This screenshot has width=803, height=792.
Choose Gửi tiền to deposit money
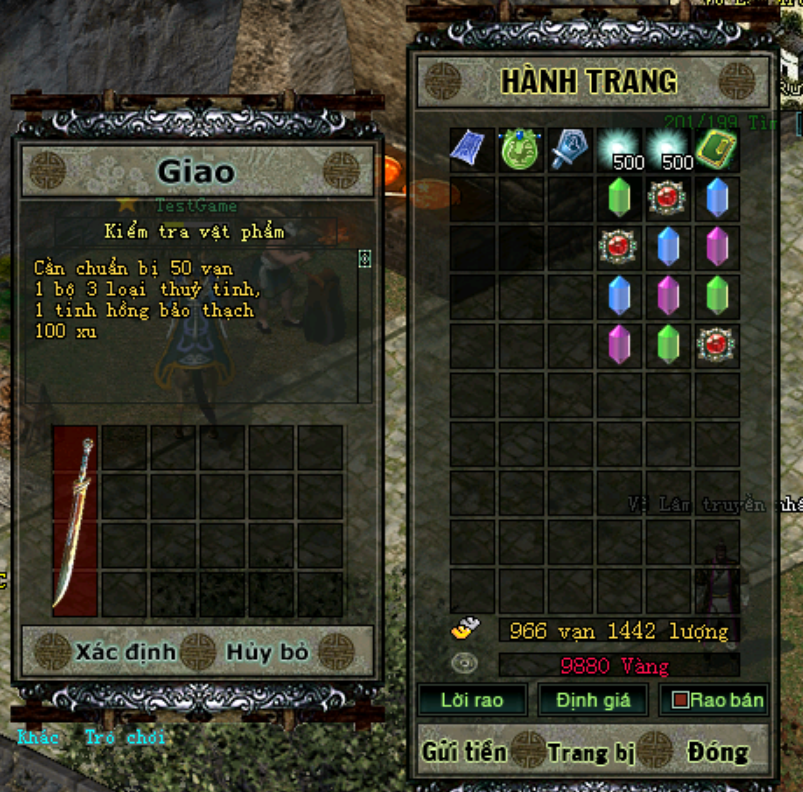(464, 751)
